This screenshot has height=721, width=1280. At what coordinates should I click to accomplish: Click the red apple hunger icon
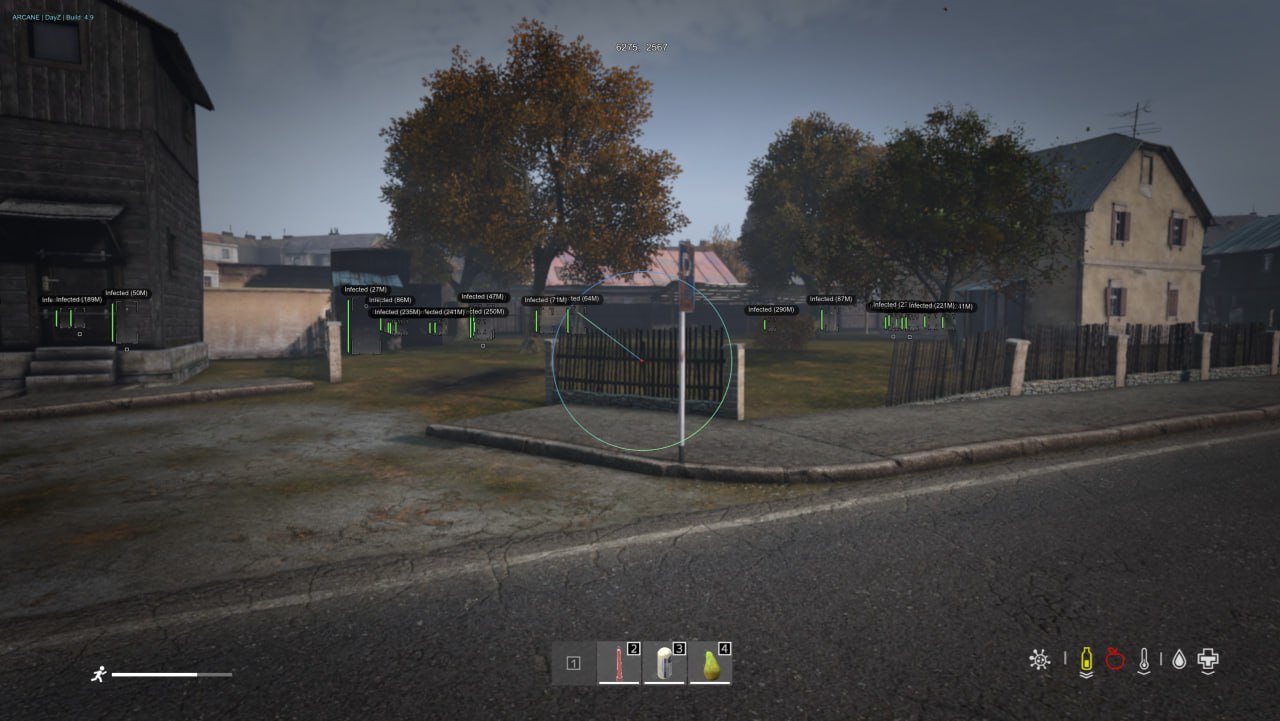[x=1115, y=657]
